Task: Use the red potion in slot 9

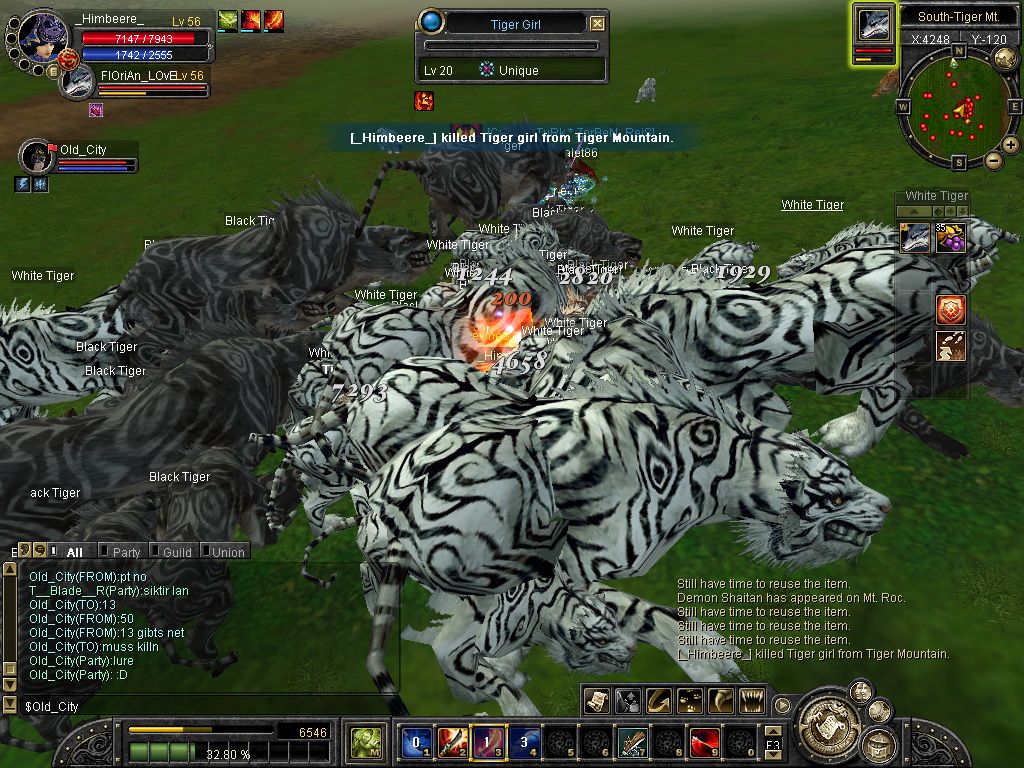Action: [x=704, y=742]
